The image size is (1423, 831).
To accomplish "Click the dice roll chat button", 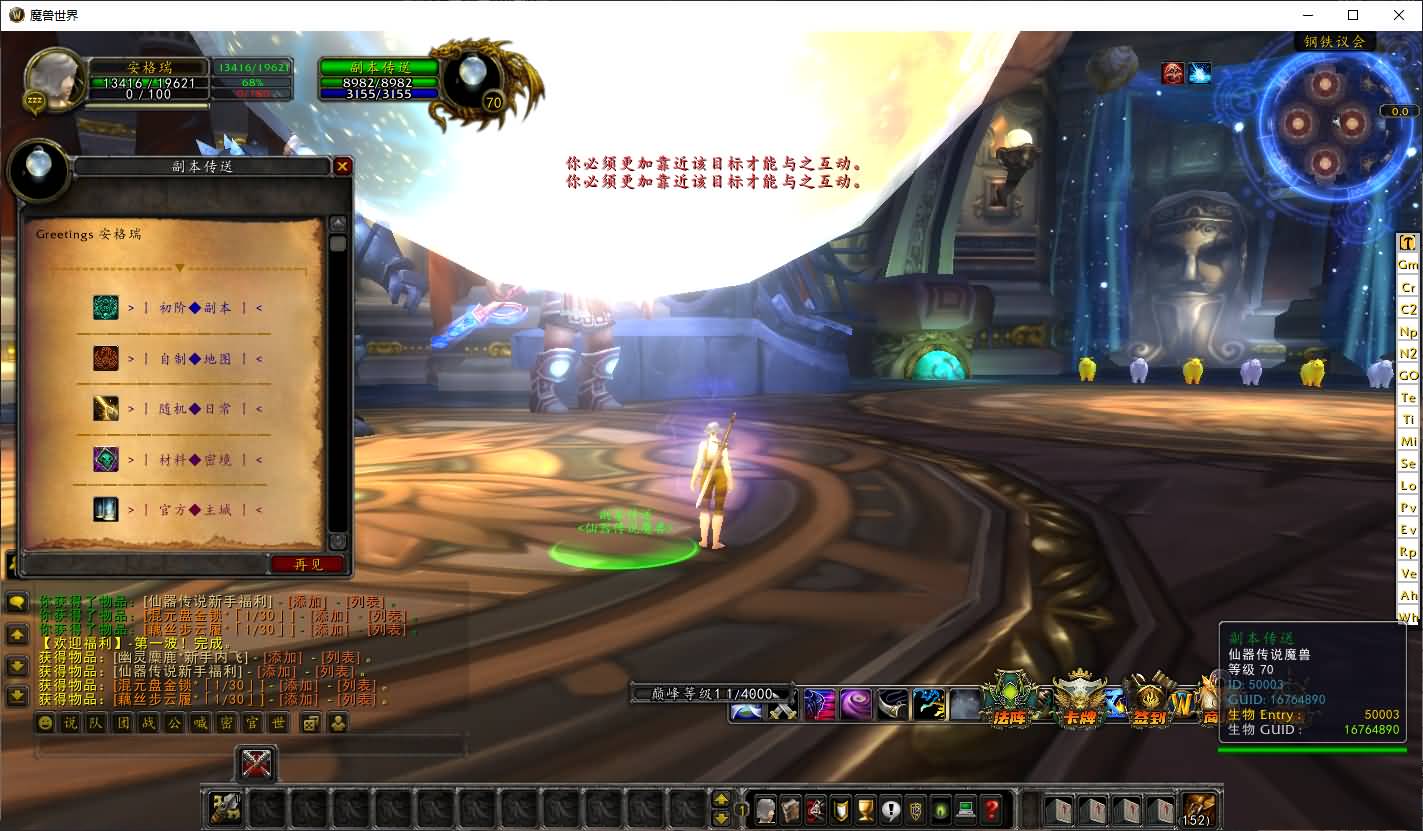I will click(x=311, y=723).
